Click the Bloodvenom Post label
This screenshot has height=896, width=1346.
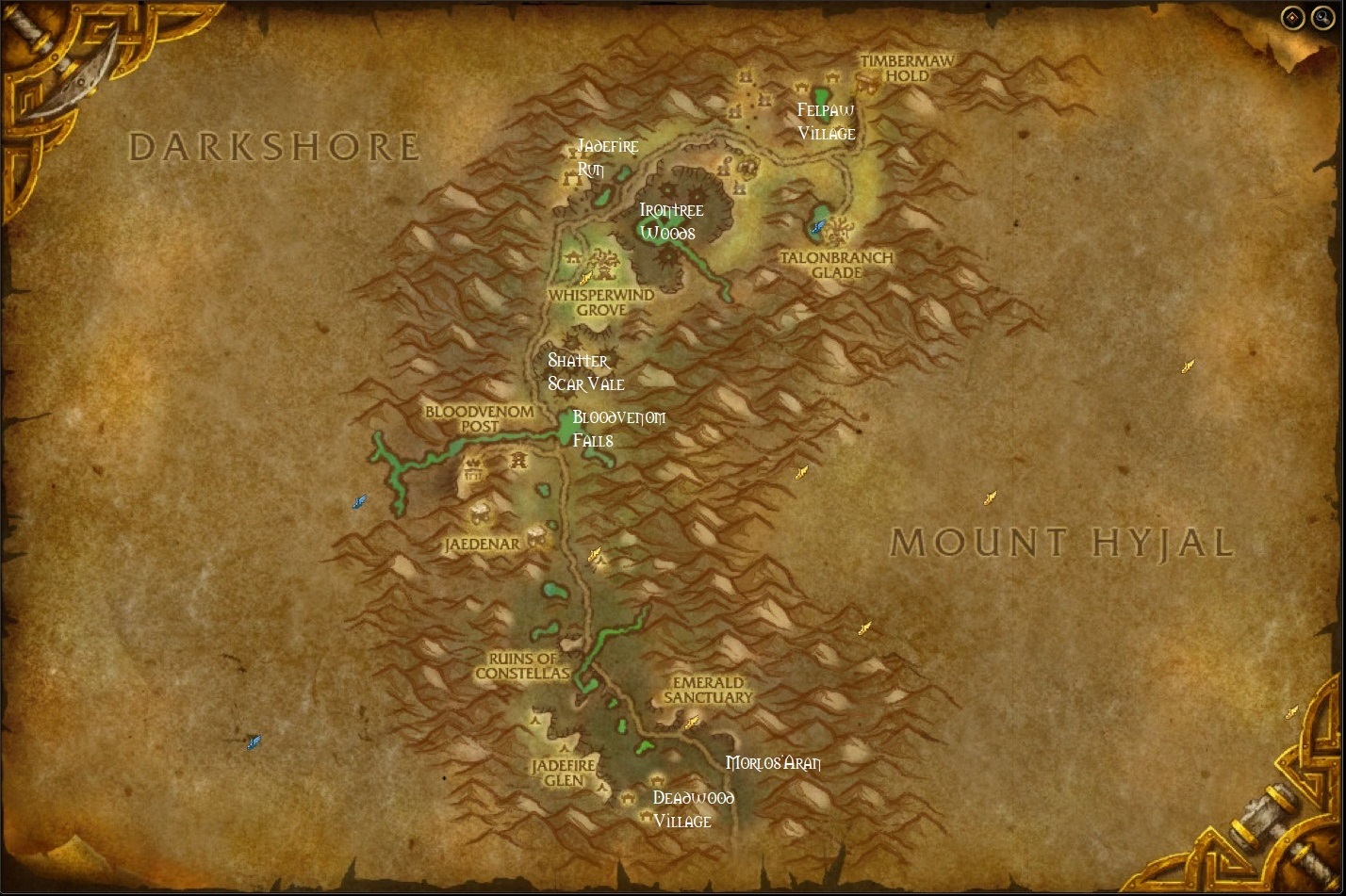tap(479, 418)
